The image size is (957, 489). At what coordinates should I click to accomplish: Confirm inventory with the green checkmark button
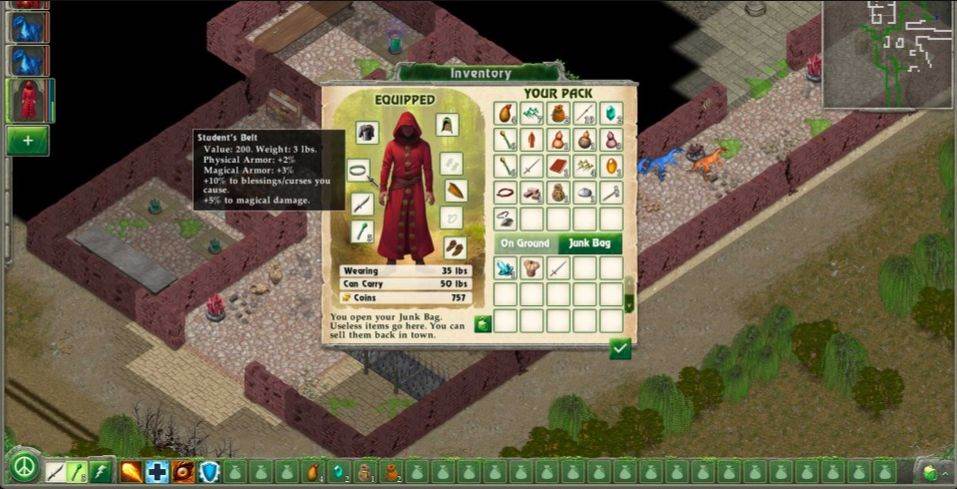tap(621, 348)
